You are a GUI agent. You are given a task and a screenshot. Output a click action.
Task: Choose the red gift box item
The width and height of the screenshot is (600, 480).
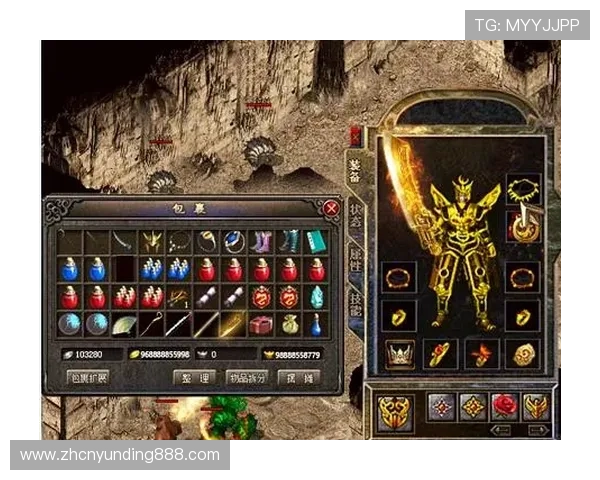[x=261, y=325]
